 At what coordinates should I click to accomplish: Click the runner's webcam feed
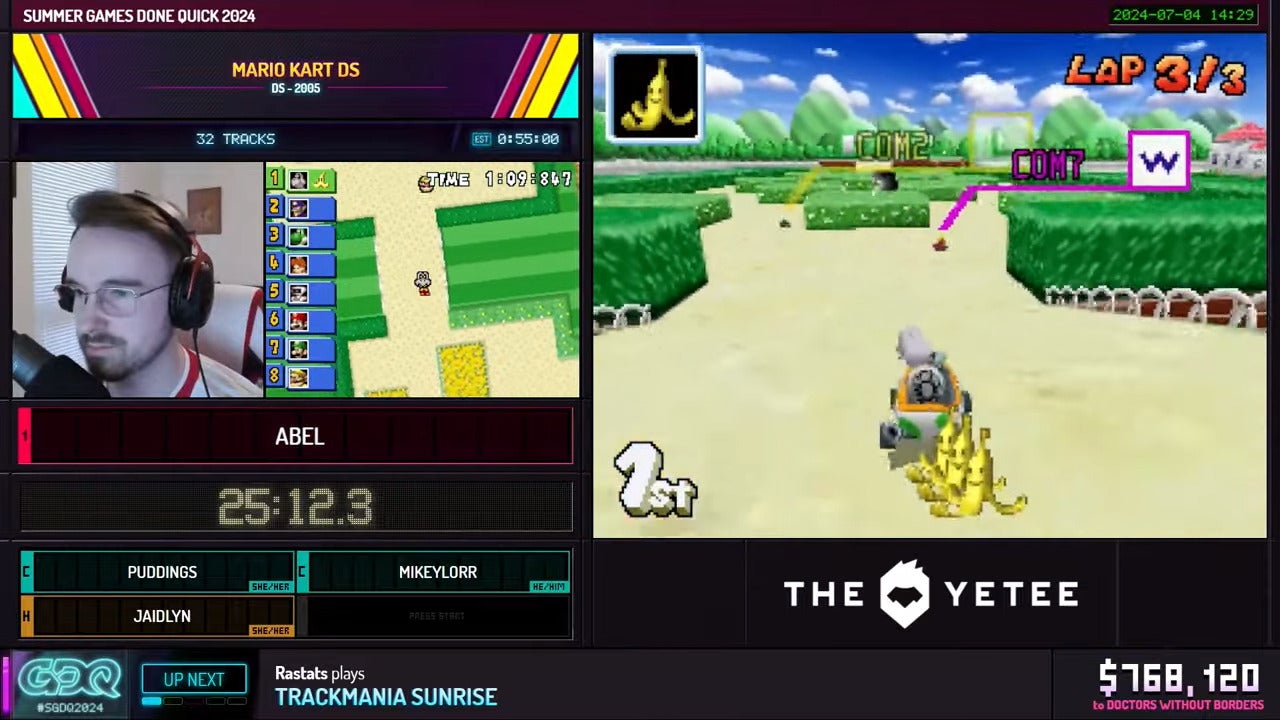click(x=137, y=280)
